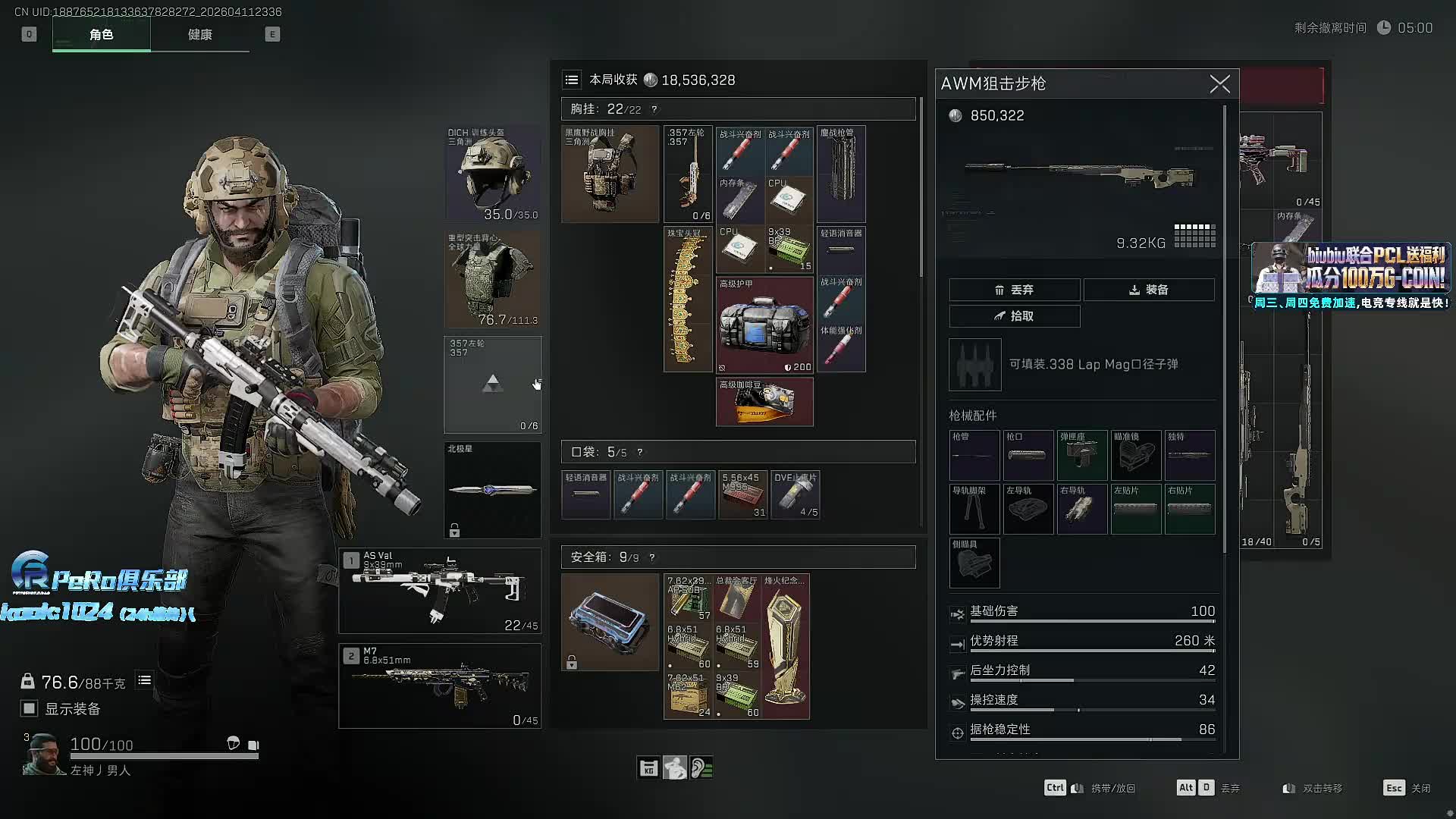This screenshot has height=819, width=1456.
Task: Select the black hawk chest rig item
Action: coord(610,174)
